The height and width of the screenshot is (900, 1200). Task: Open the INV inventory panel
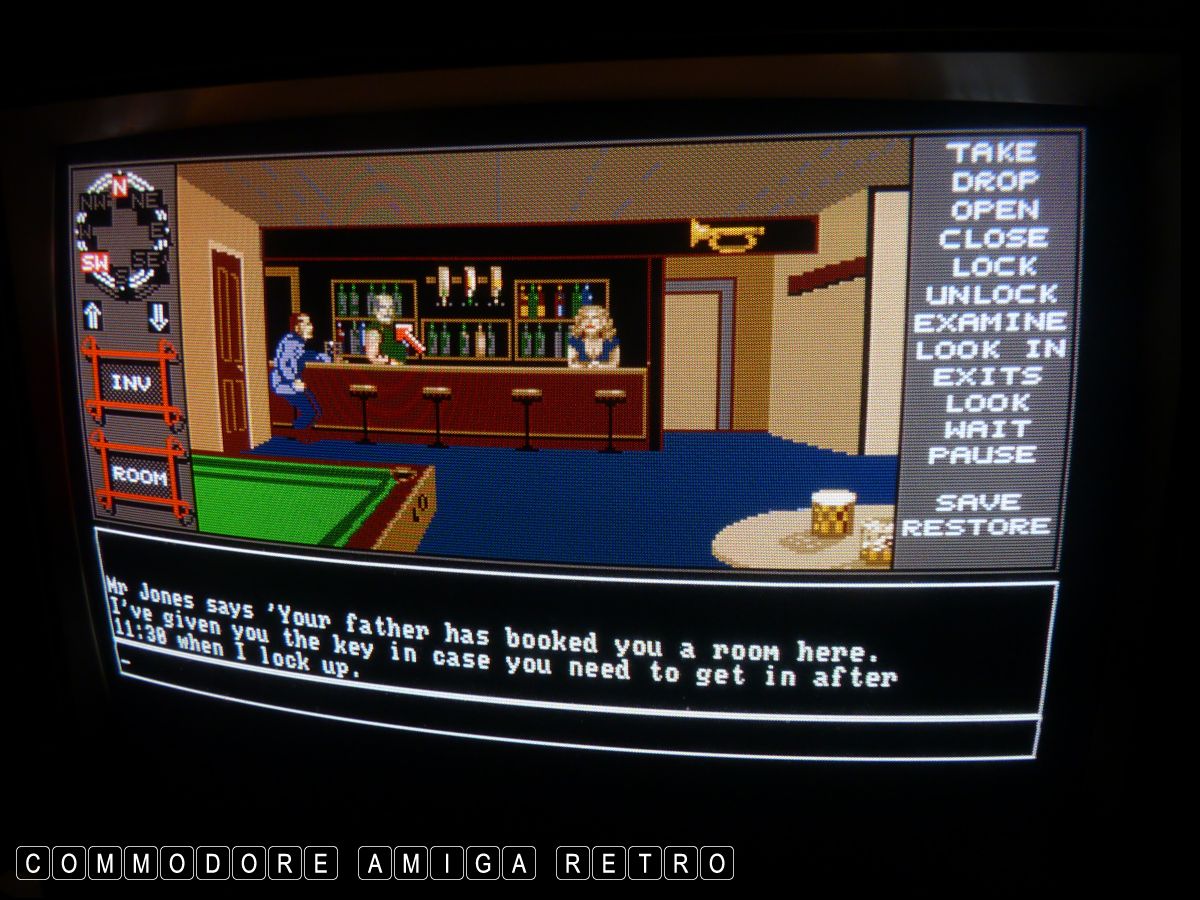point(131,384)
